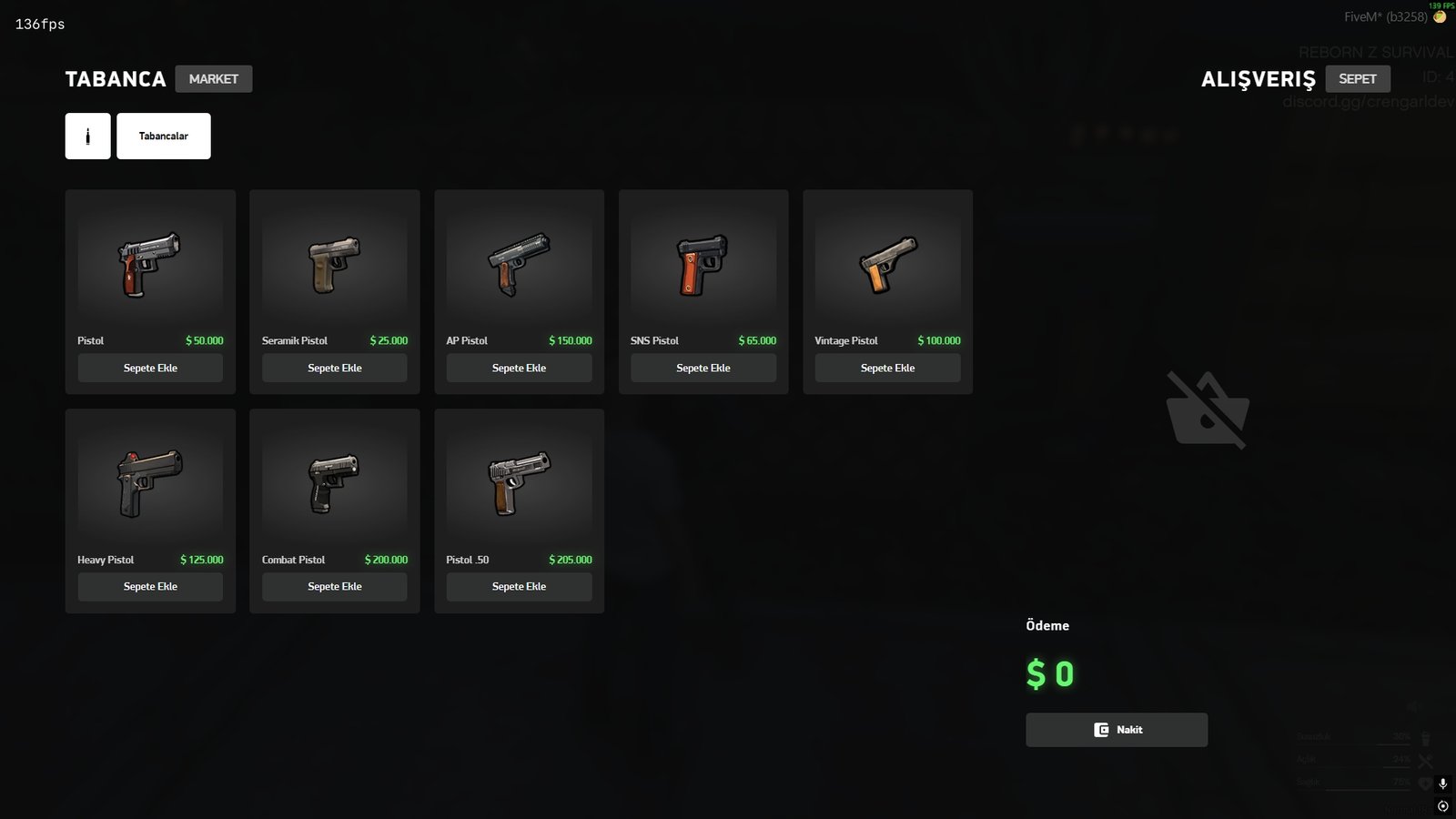
Task: Open the TABANCA section header
Action: point(115,79)
